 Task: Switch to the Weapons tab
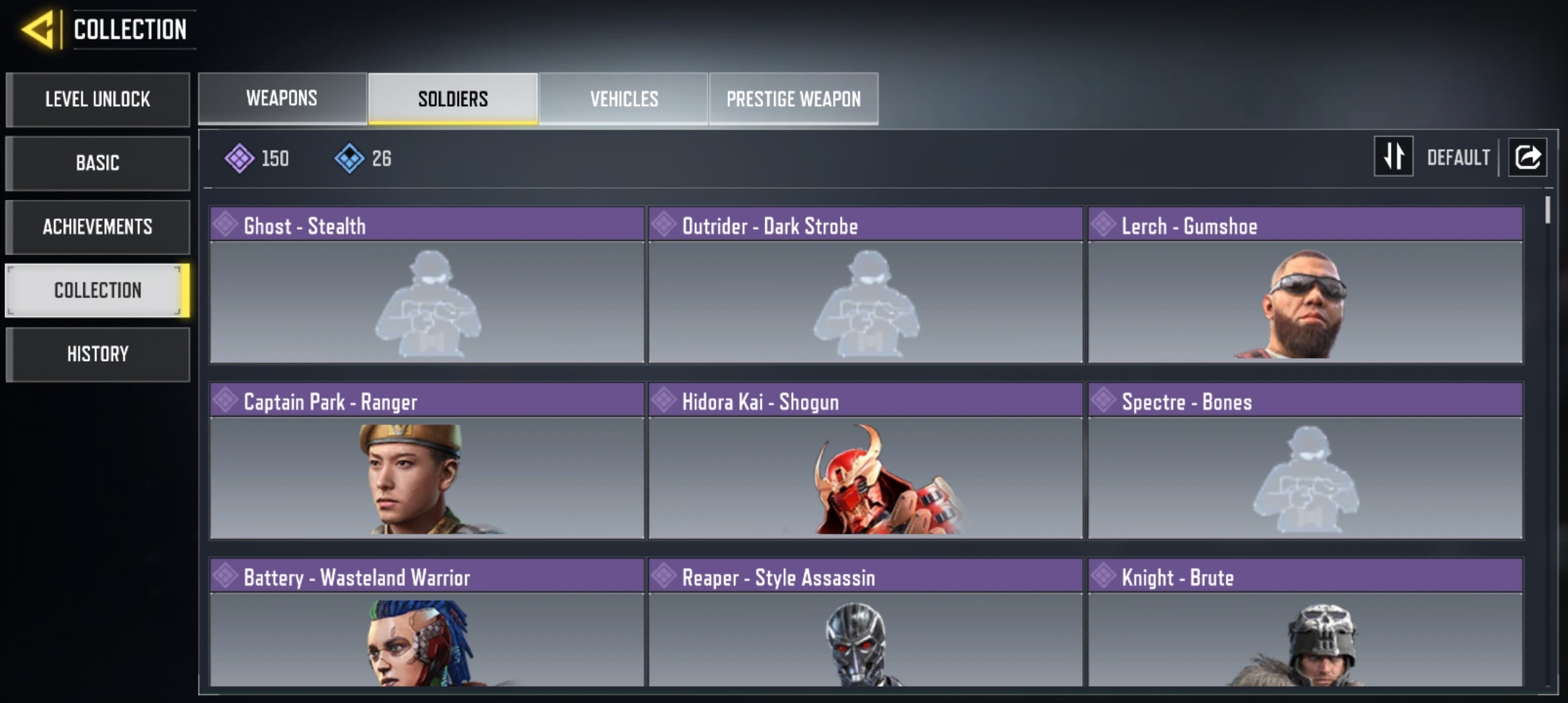point(282,98)
